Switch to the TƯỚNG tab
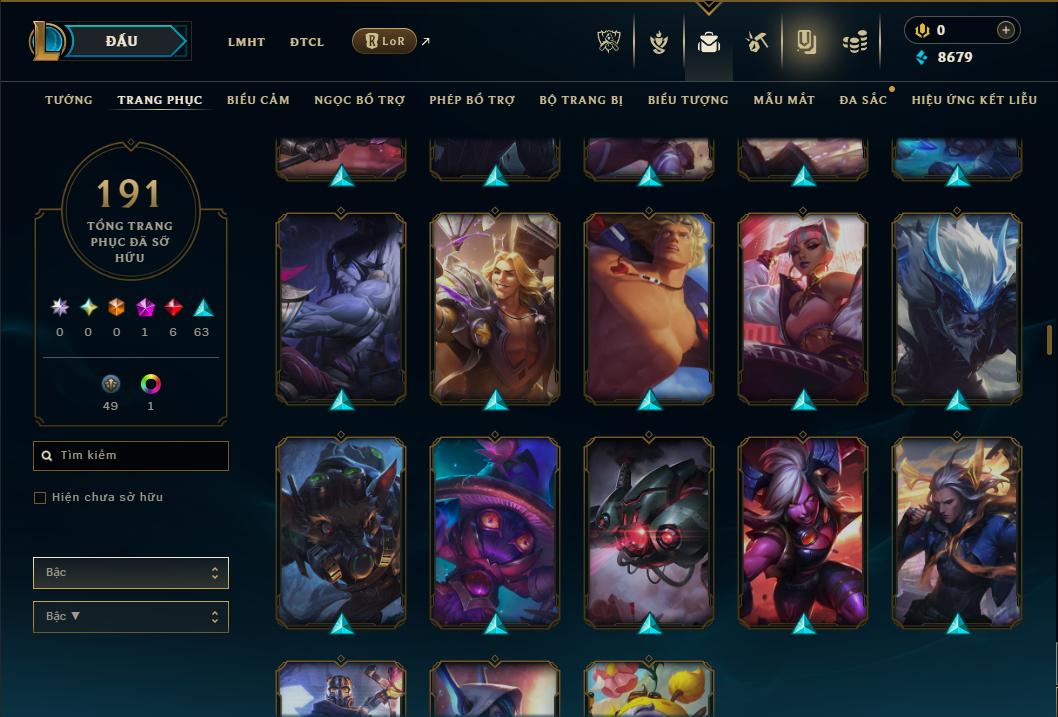 pos(69,100)
